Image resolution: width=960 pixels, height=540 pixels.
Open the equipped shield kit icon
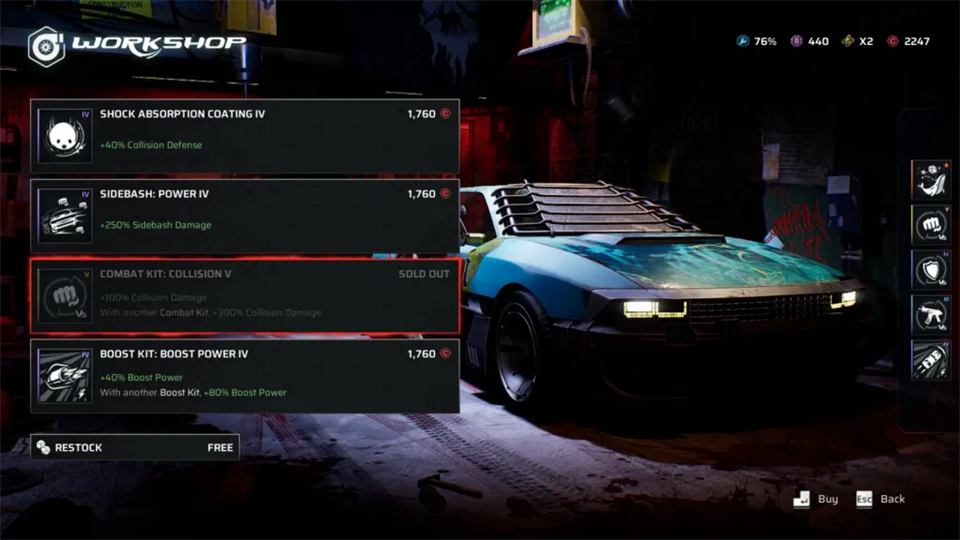[x=930, y=269]
